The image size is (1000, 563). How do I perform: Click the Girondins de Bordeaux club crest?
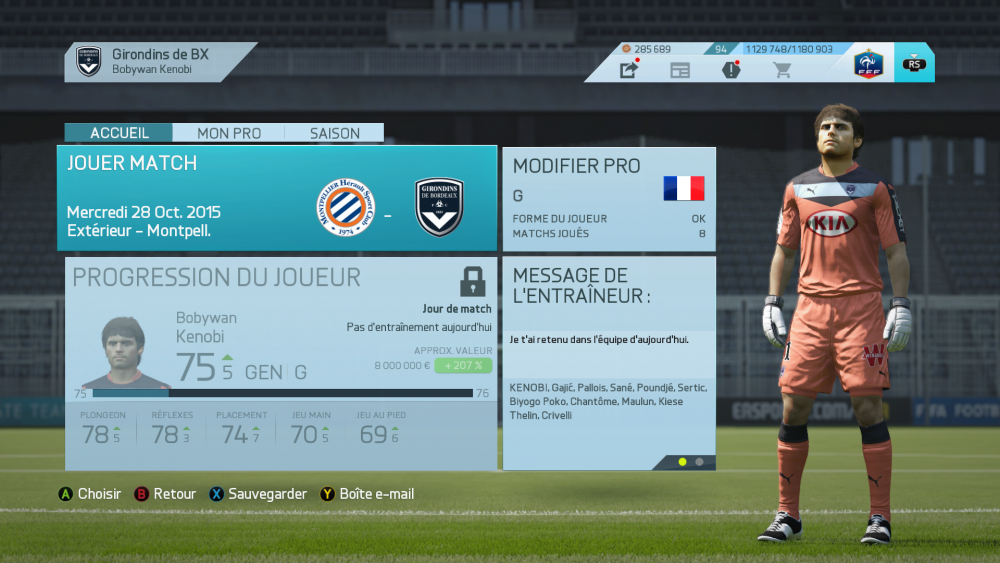(89, 61)
